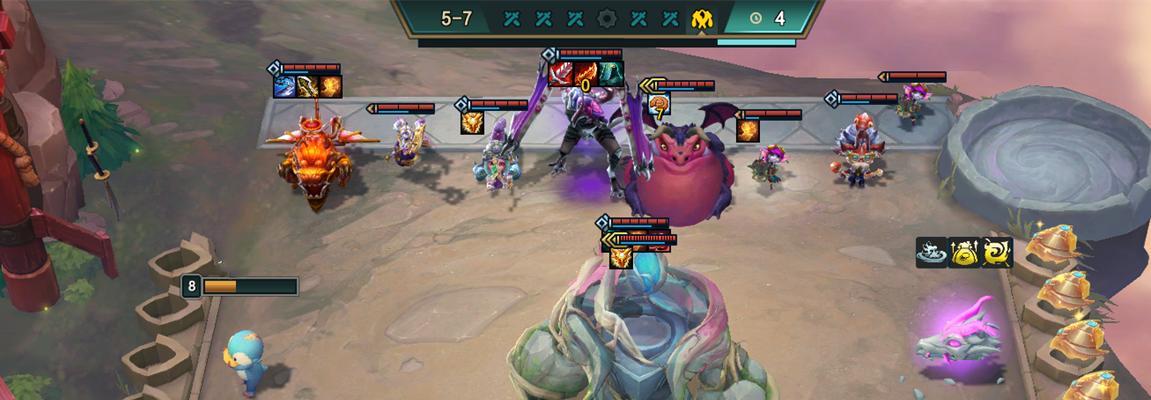Open the golden swirl augment icon
1151x400 pixels.
click(997, 253)
